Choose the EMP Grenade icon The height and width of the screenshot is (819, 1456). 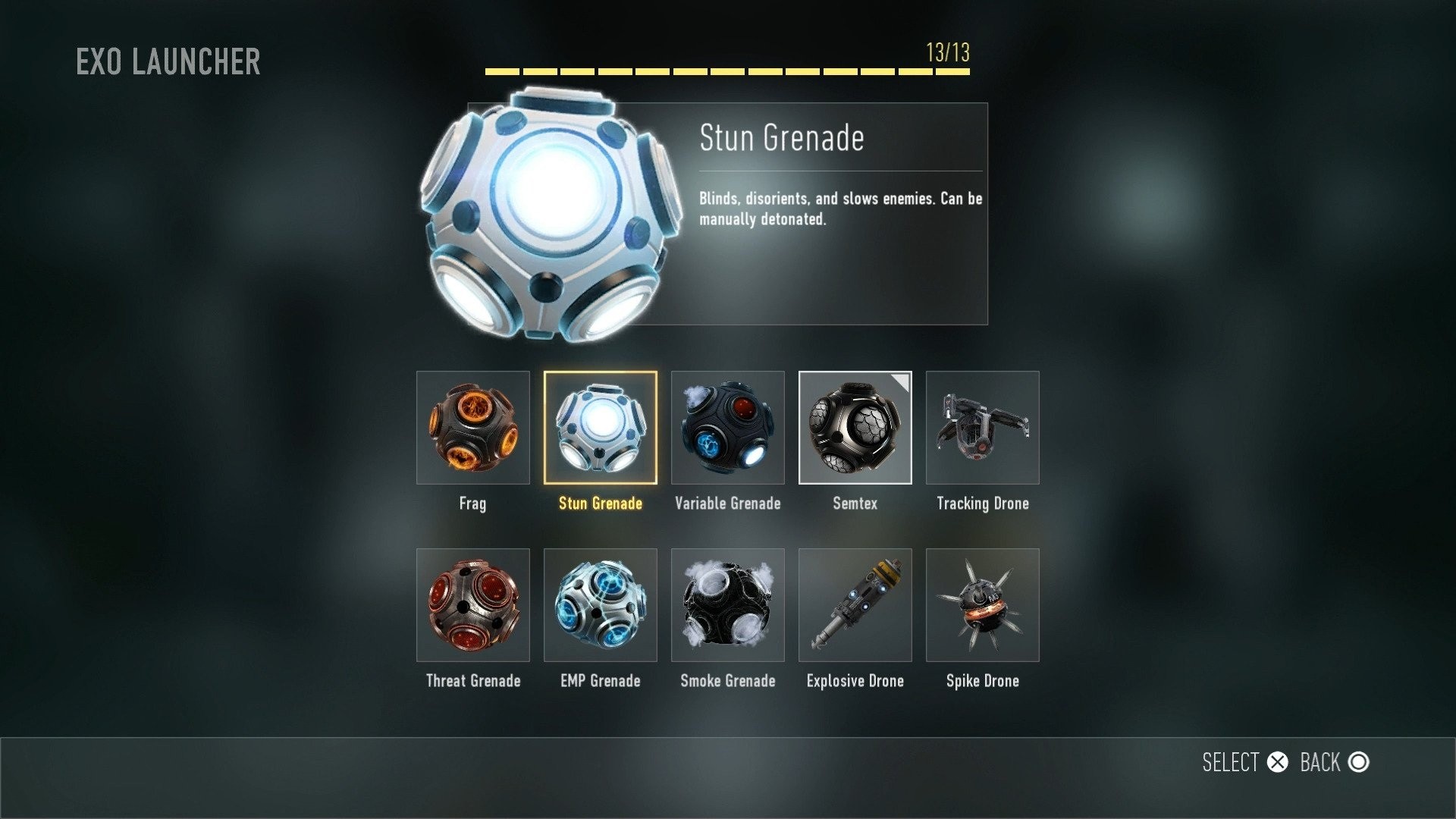coord(601,605)
